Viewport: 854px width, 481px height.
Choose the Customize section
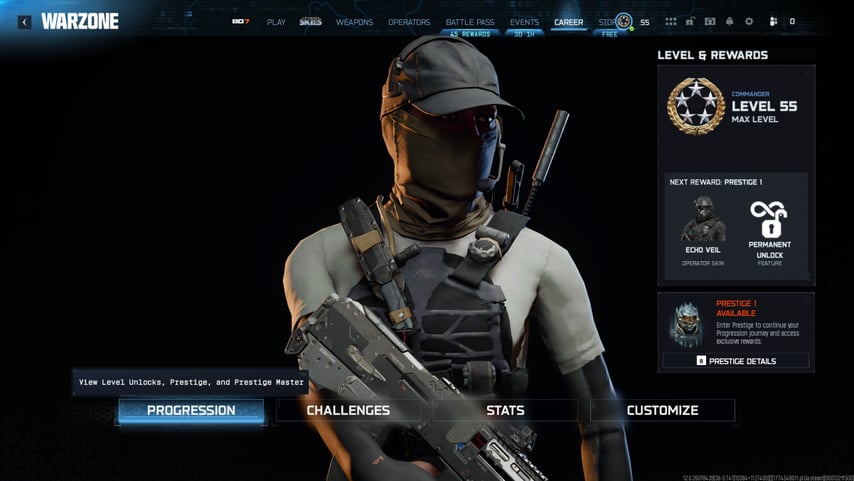[x=662, y=410]
